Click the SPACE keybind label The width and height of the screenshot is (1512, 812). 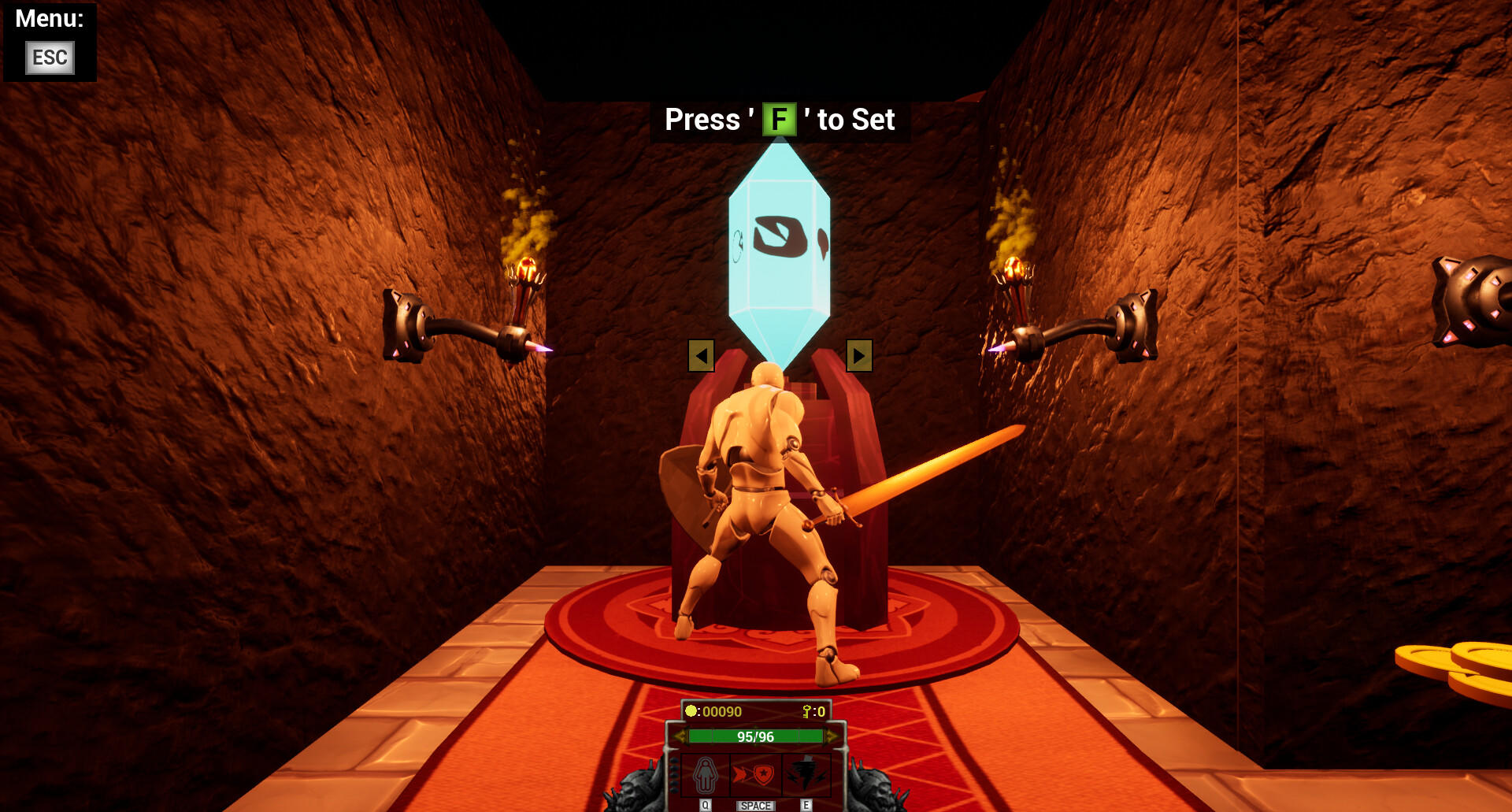(x=756, y=805)
